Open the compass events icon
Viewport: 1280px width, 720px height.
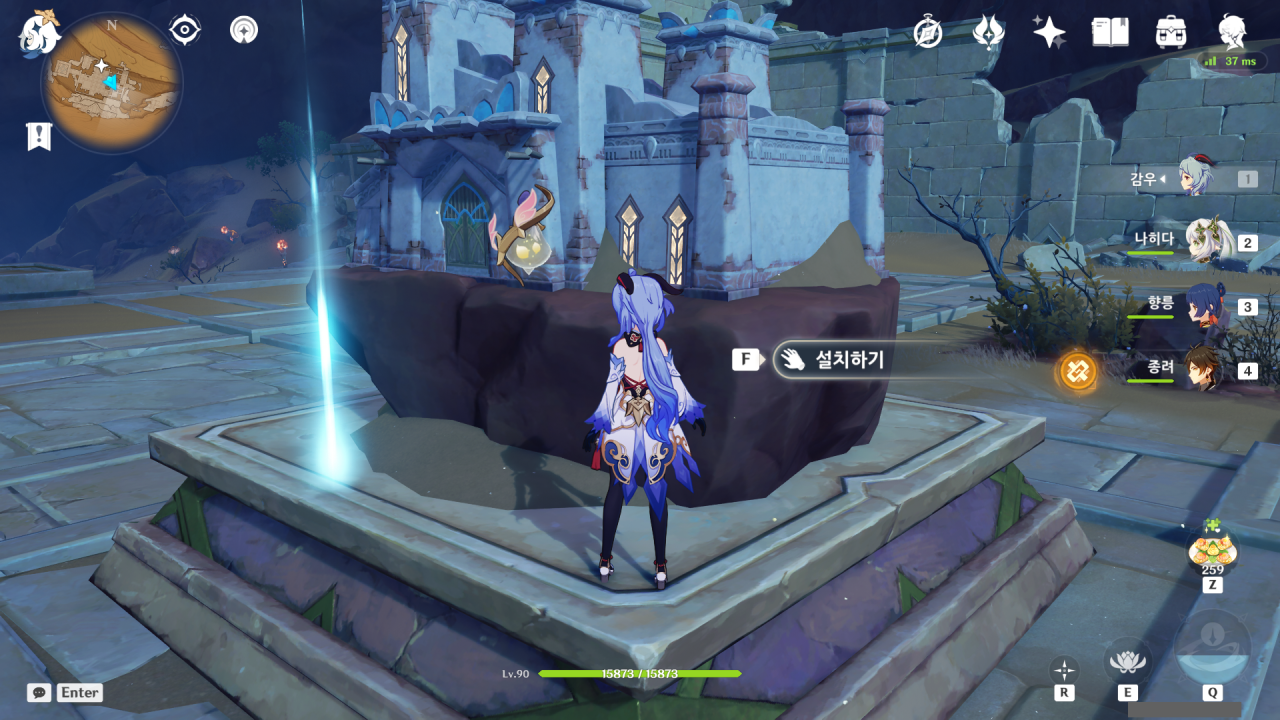click(928, 32)
